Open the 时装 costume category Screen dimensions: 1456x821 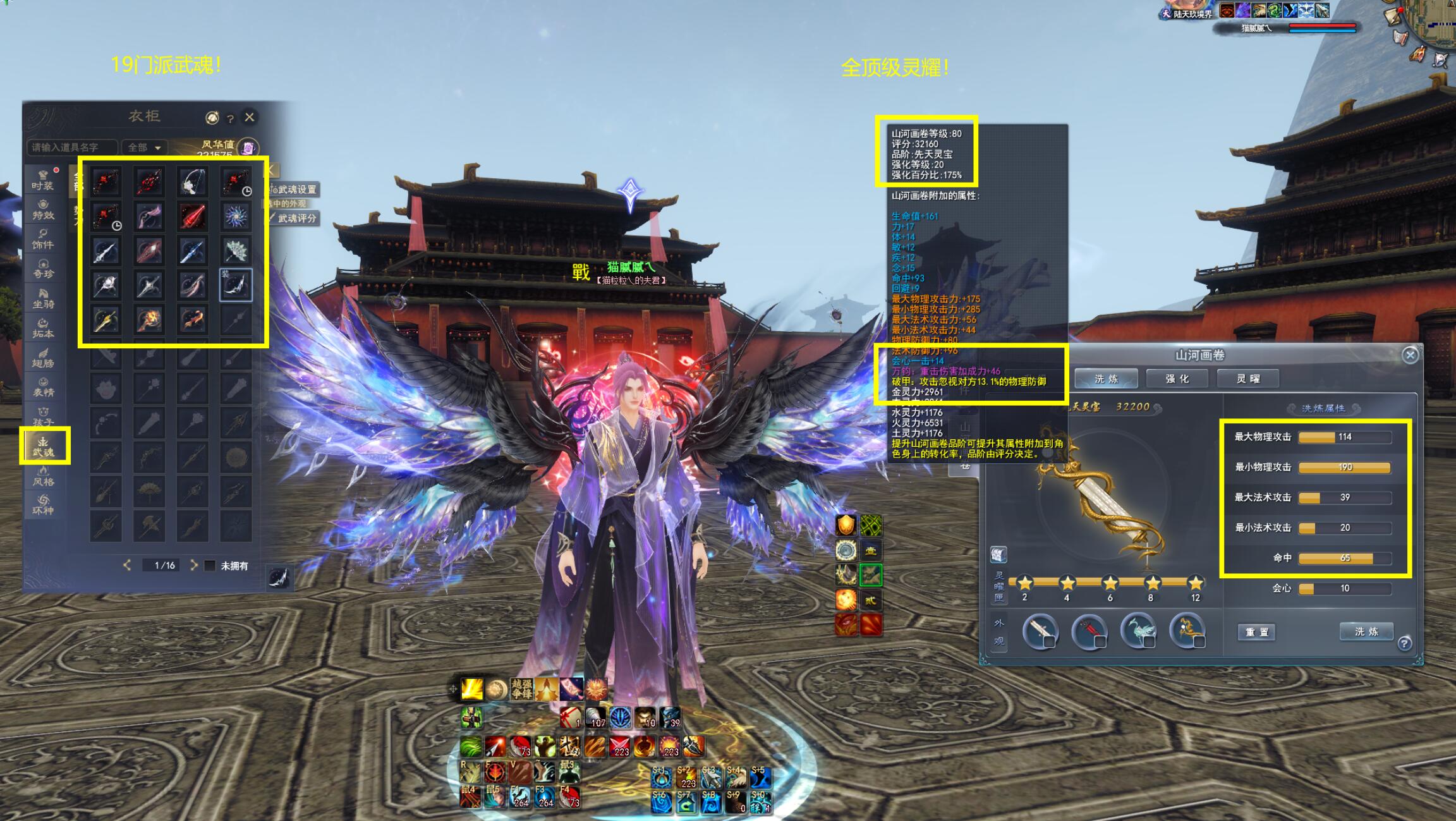43,180
